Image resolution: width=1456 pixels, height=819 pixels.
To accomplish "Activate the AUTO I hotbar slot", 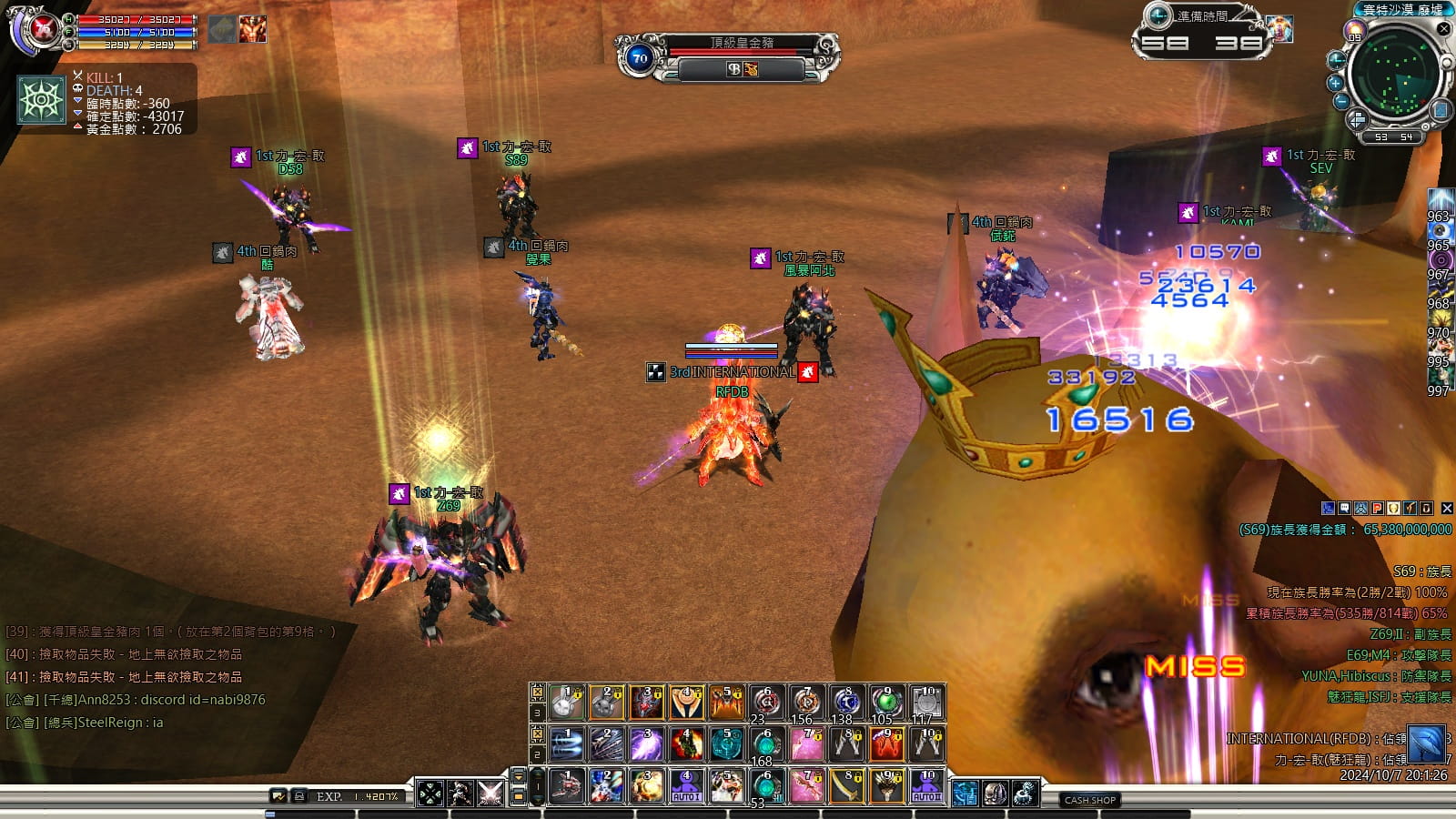I will point(686,786).
